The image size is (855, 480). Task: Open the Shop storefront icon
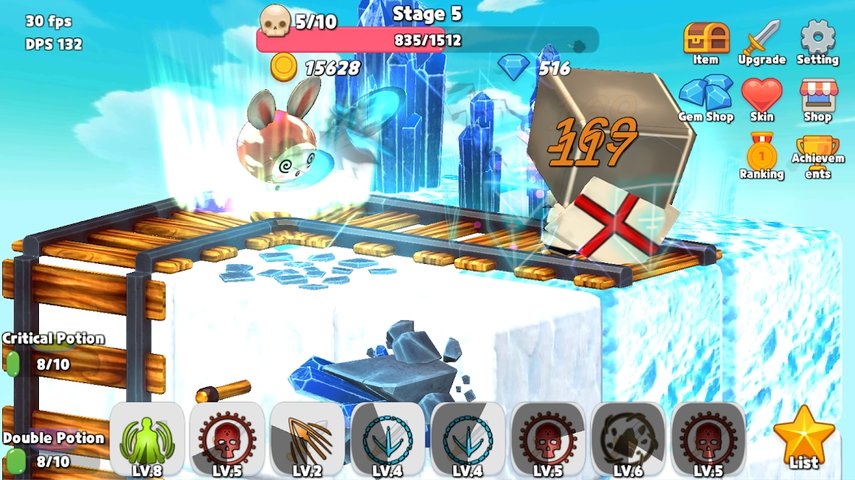click(x=818, y=98)
